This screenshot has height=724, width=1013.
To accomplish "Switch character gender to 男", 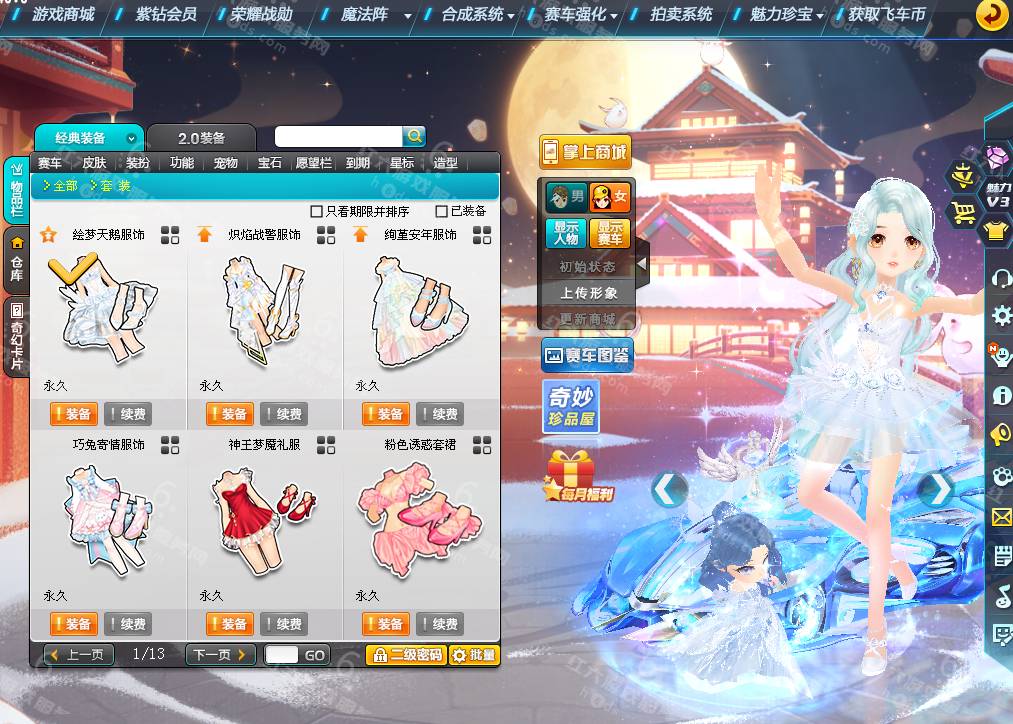I will (565, 197).
